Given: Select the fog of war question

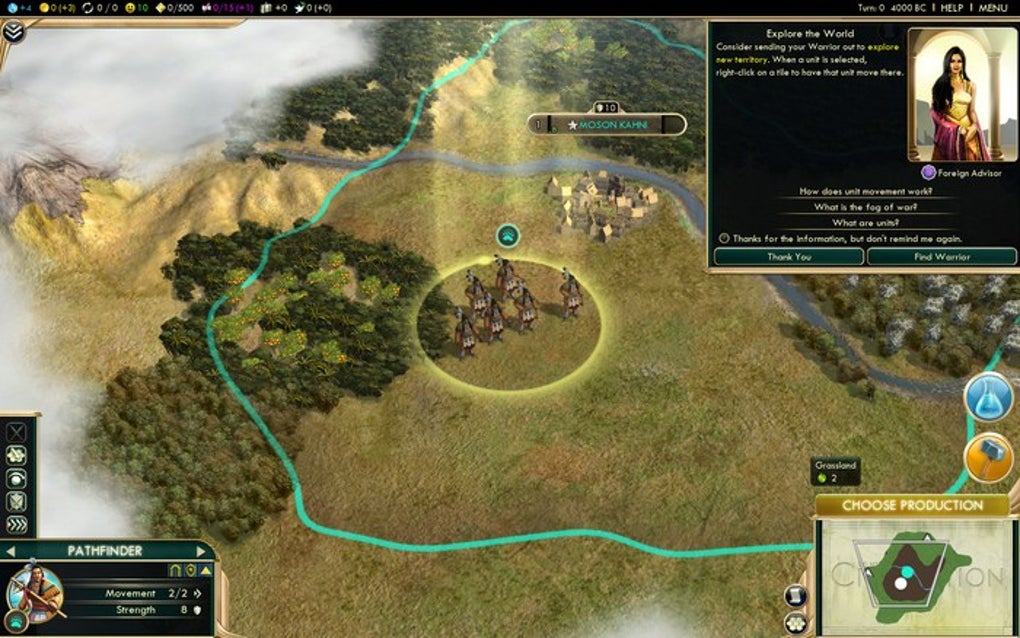Looking at the screenshot, I should coord(866,207).
